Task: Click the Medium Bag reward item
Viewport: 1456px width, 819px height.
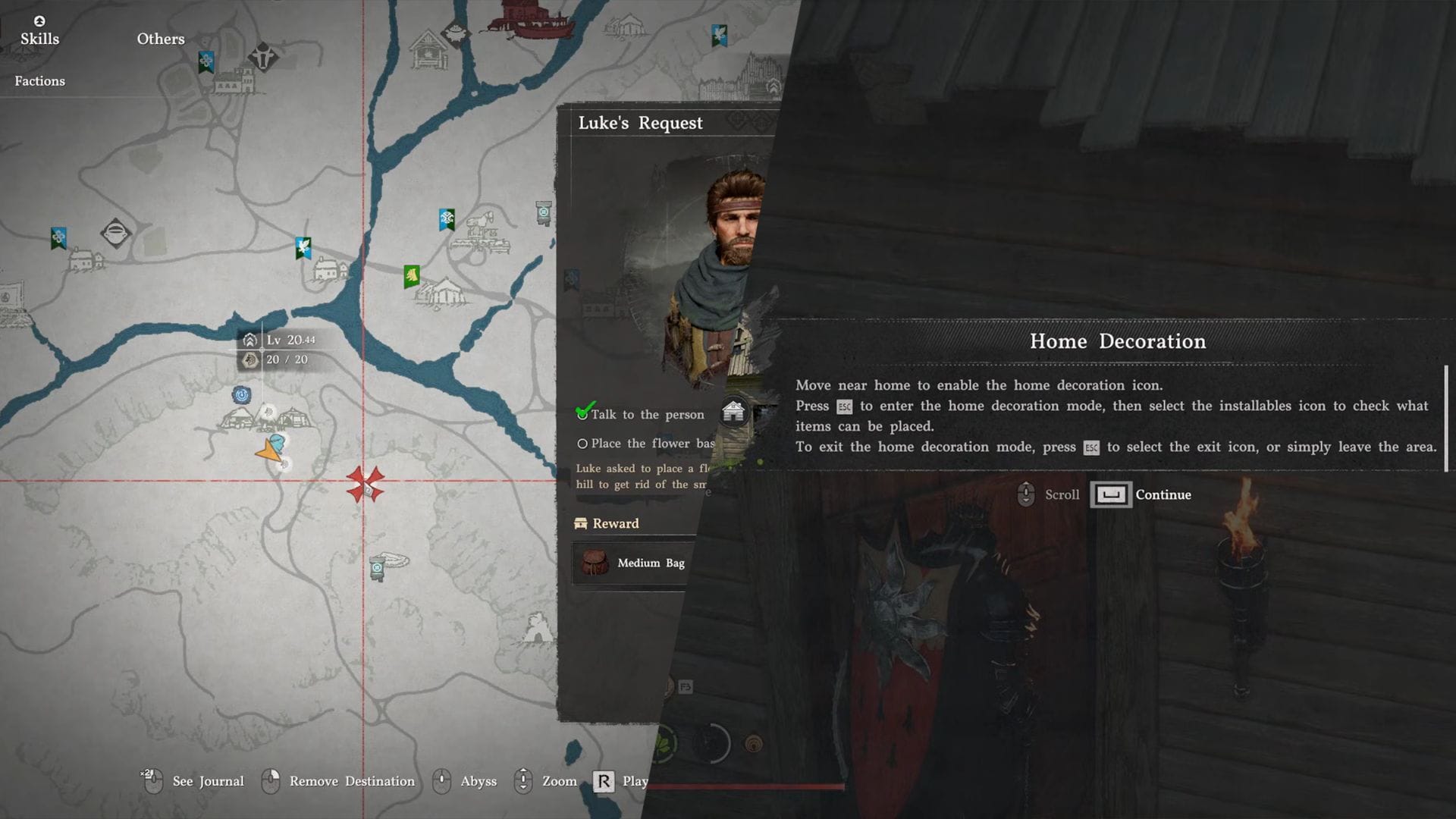Action: 633,563
